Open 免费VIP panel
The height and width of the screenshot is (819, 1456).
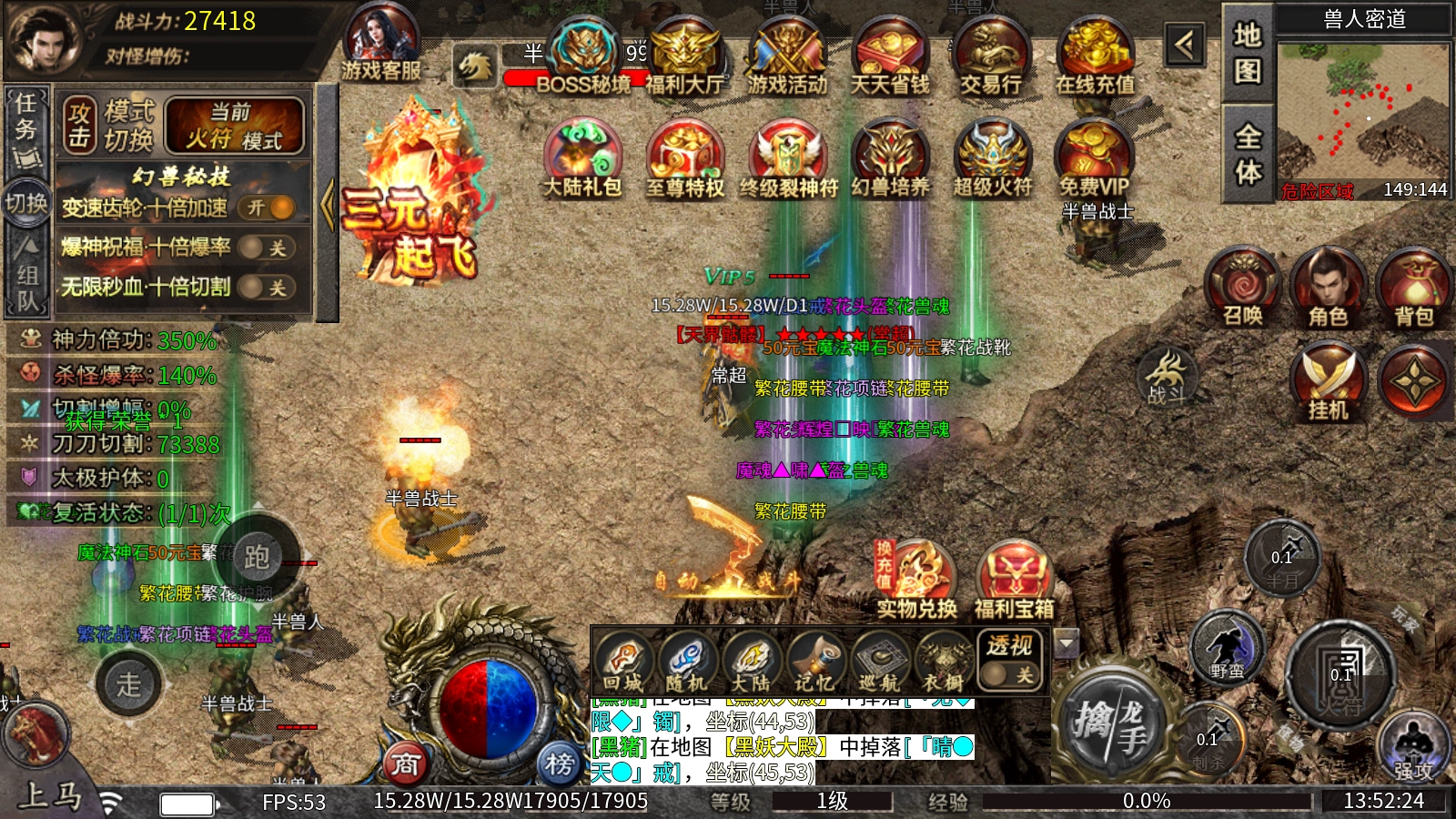pyautogui.click(x=1093, y=159)
